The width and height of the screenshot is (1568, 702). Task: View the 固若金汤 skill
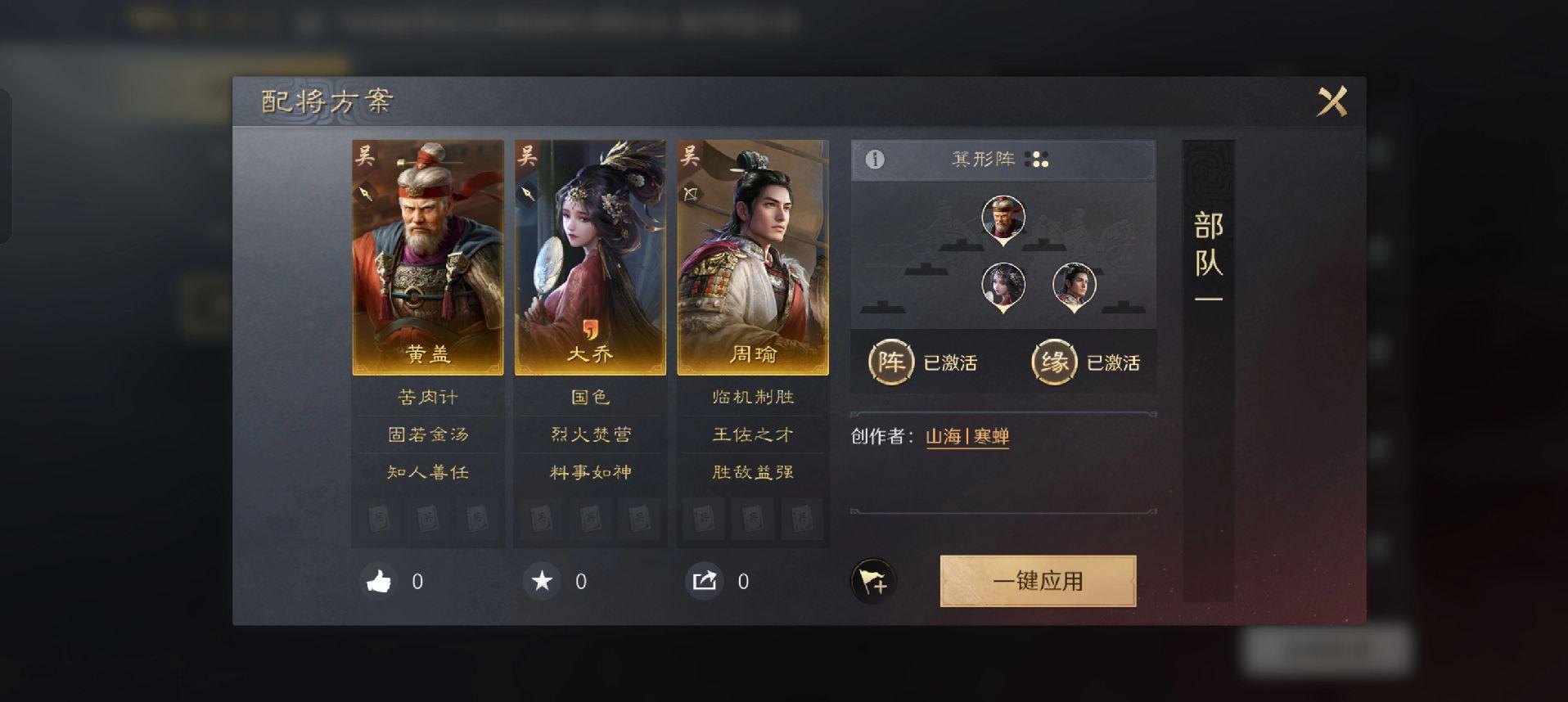click(x=427, y=434)
